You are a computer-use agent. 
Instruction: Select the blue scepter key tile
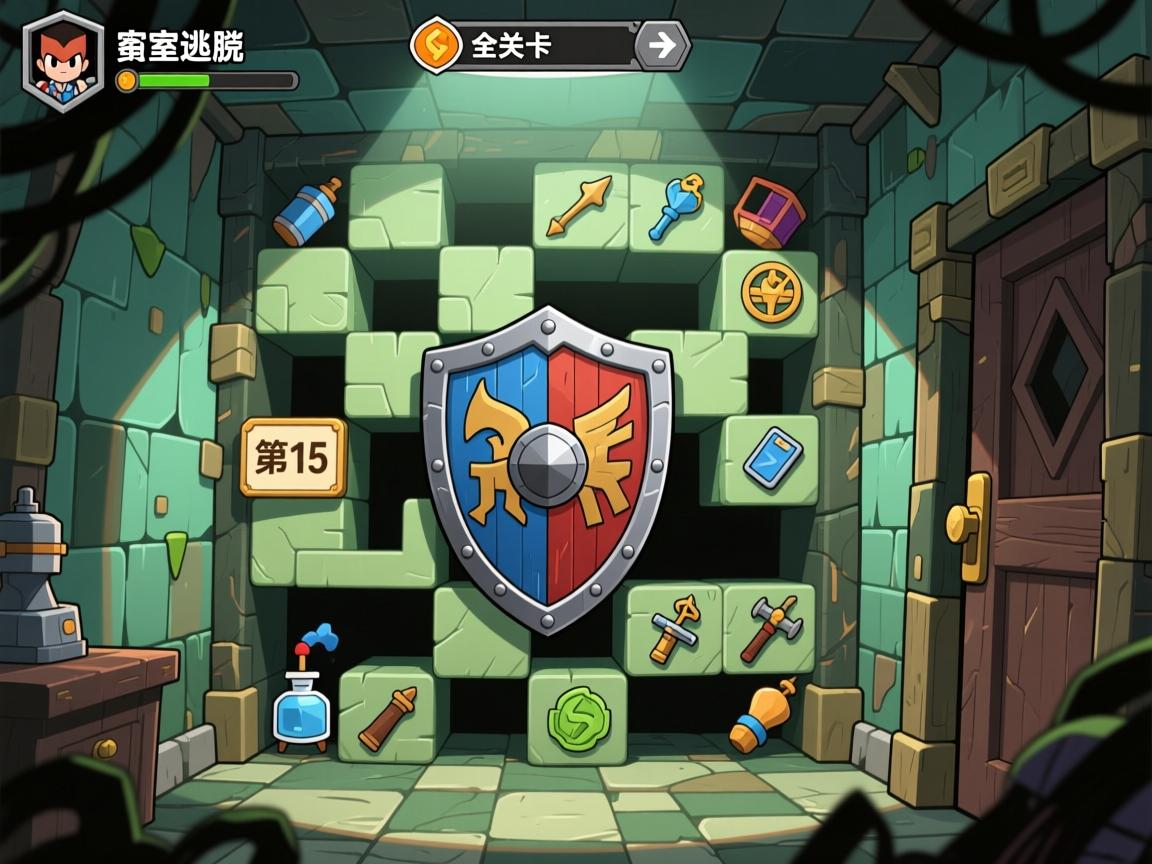tap(676, 206)
